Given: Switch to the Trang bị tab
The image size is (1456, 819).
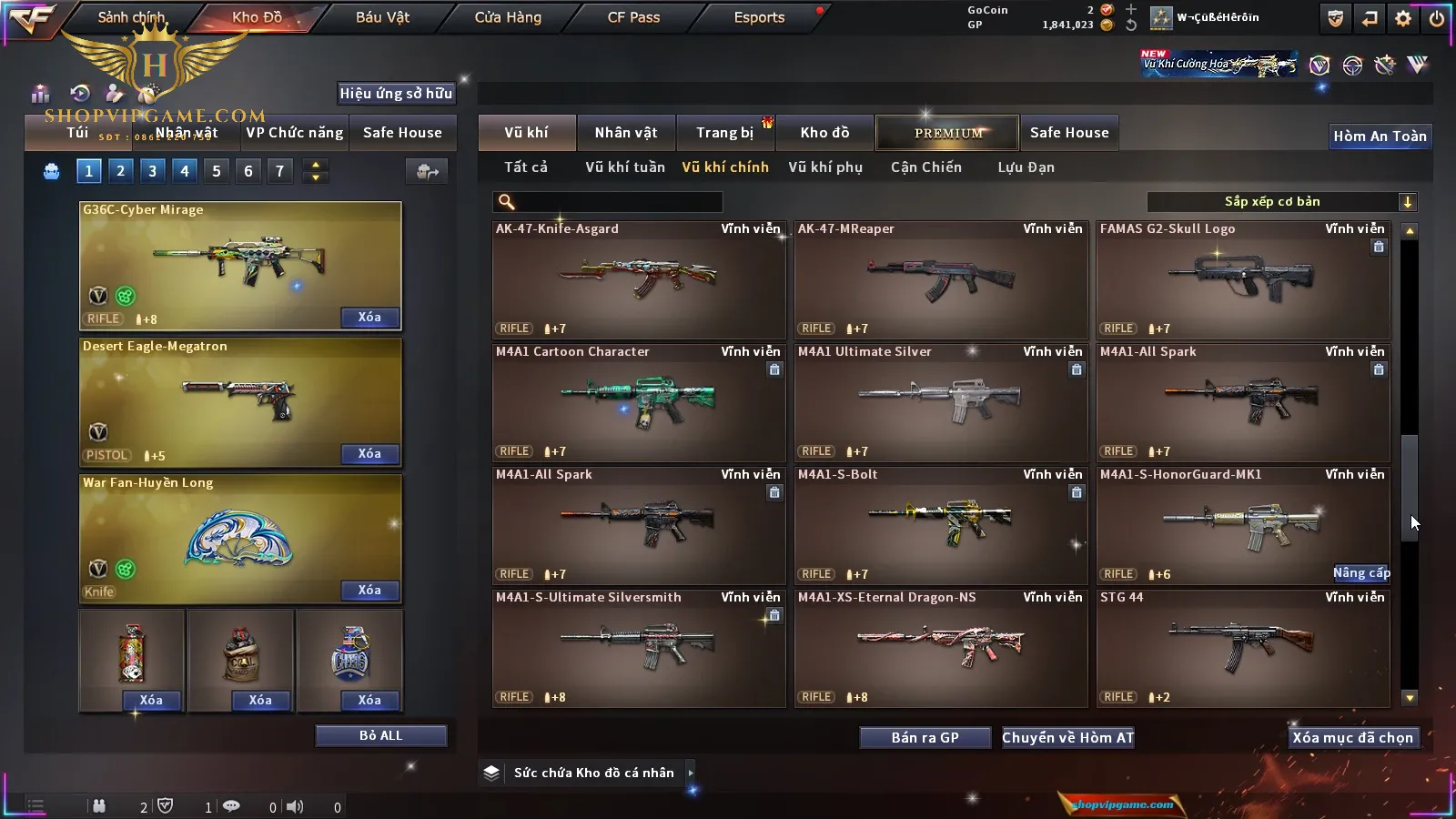Looking at the screenshot, I should [724, 133].
